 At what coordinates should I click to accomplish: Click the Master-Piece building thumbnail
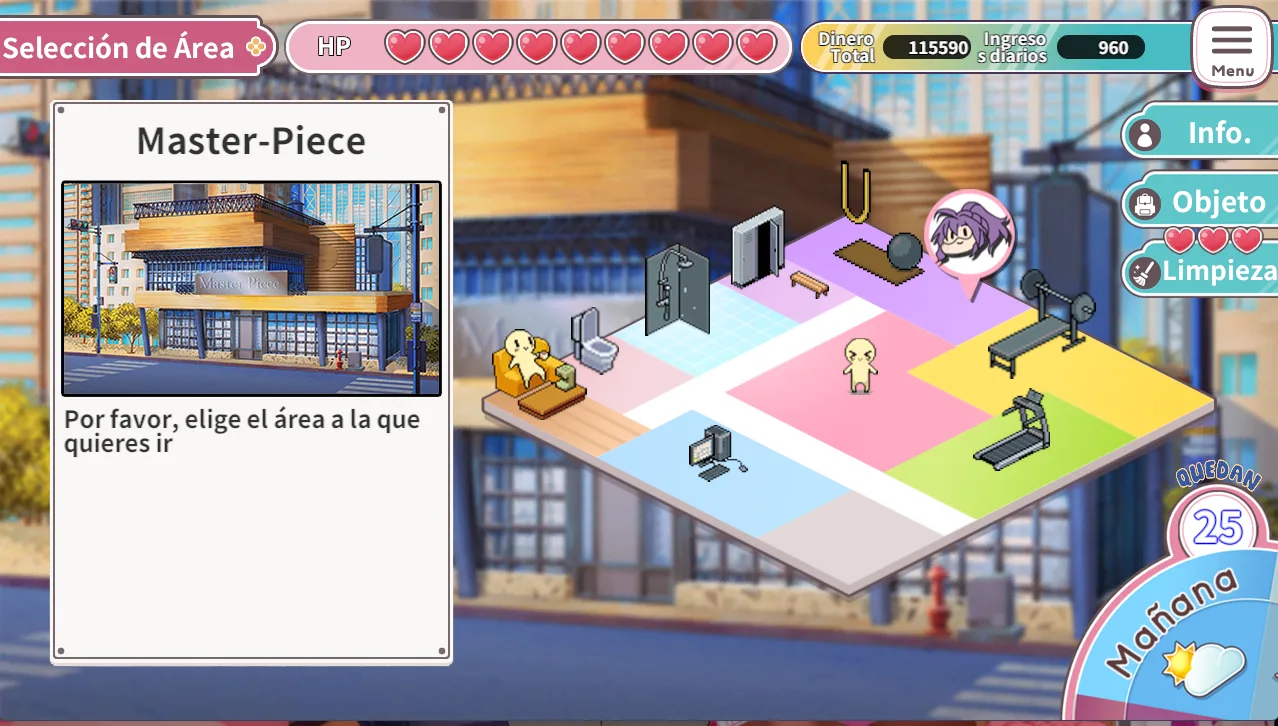point(251,288)
